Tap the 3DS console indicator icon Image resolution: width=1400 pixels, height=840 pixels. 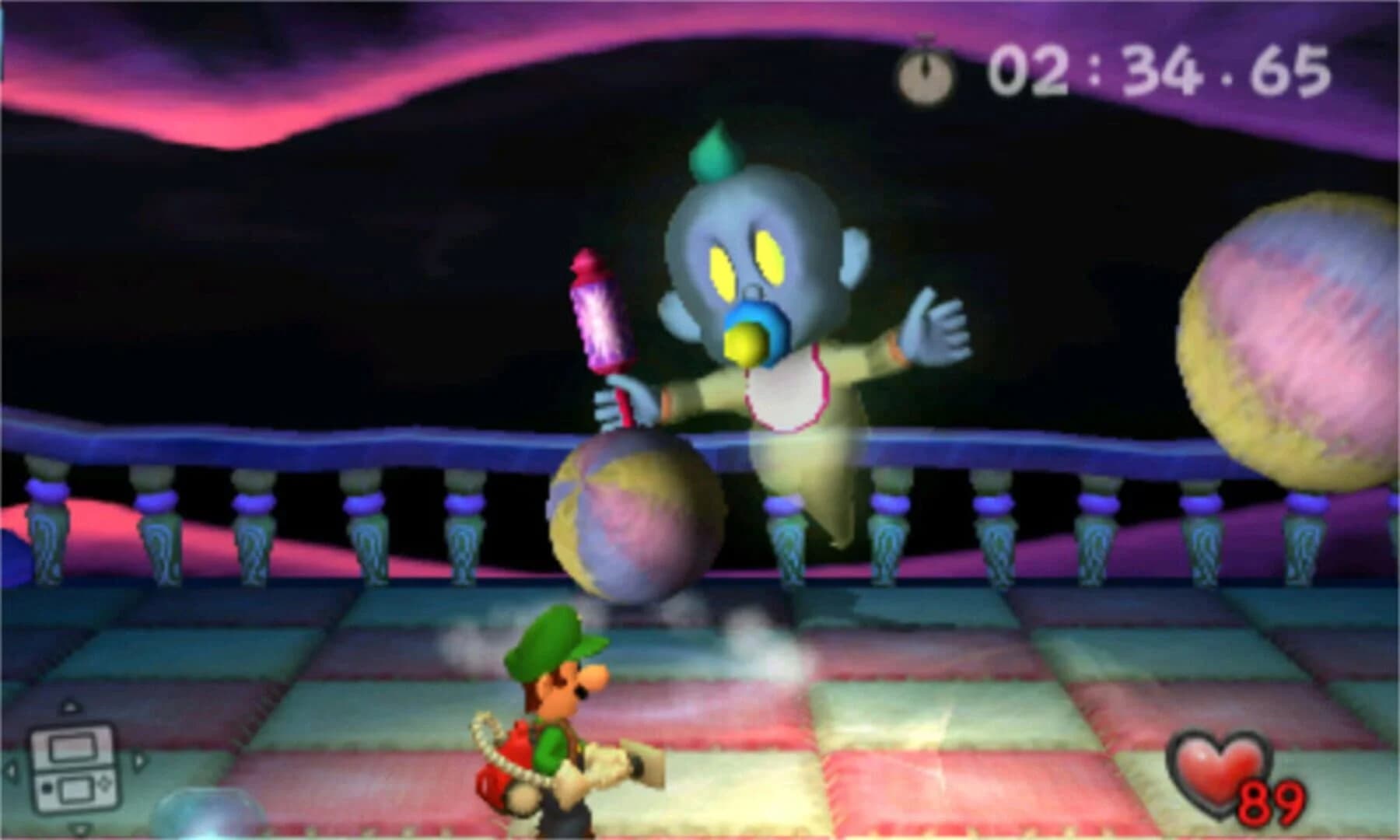(74, 770)
